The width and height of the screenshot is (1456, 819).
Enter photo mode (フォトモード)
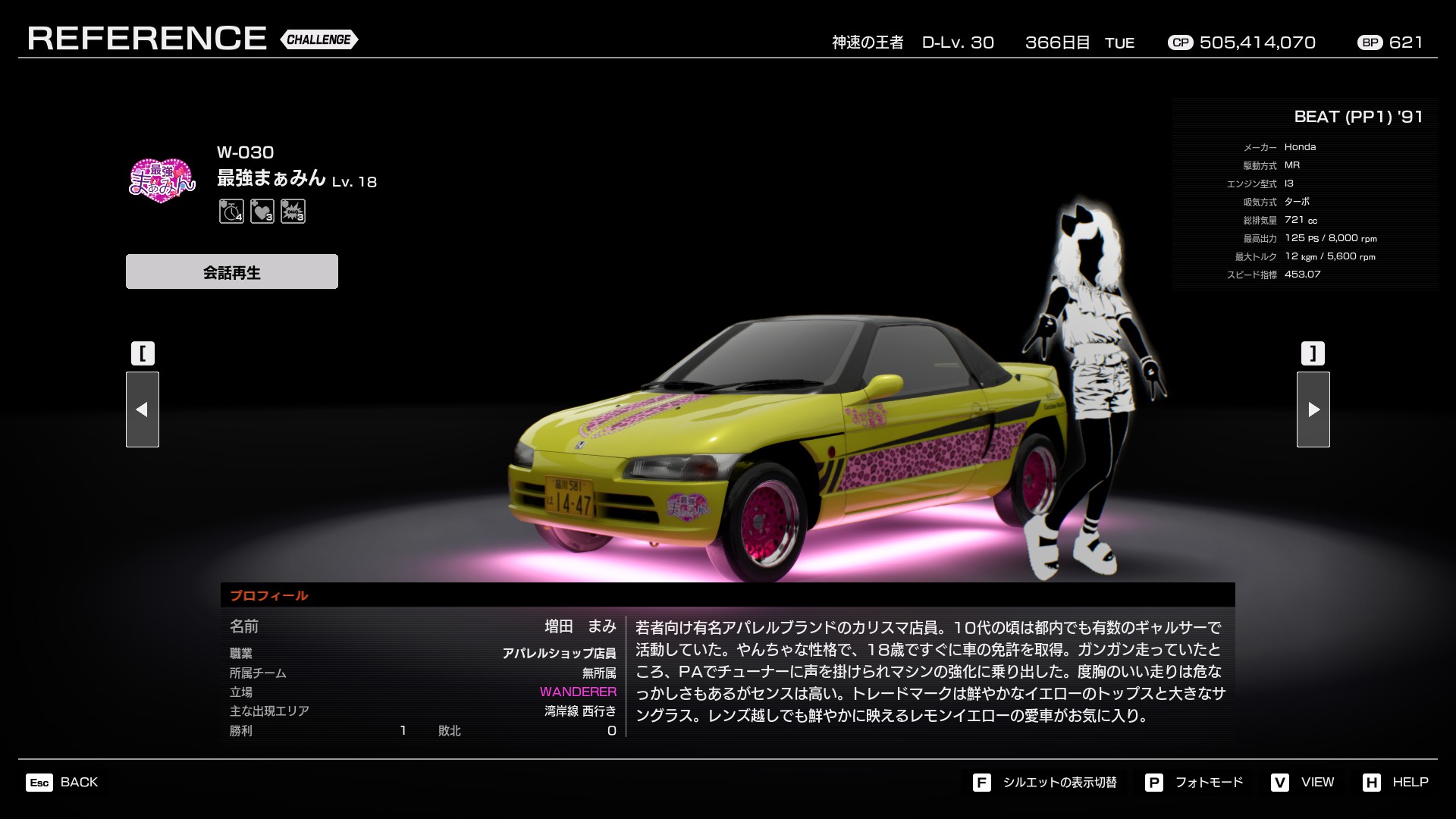(1194, 783)
